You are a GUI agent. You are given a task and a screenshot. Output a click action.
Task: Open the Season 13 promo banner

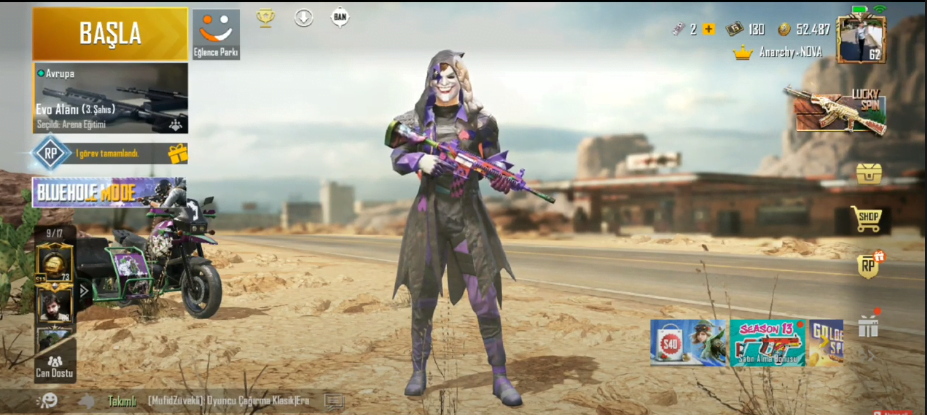767,343
